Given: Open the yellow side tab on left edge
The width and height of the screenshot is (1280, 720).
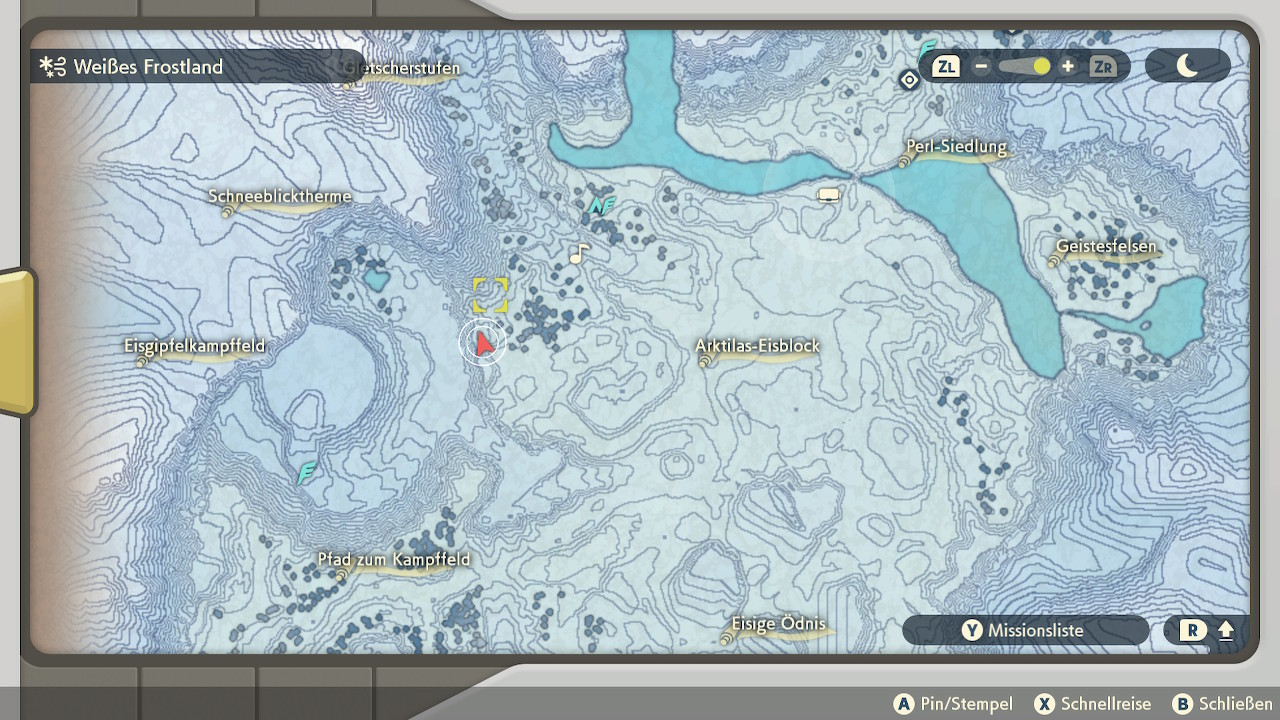Looking at the screenshot, I should [16, 342].
